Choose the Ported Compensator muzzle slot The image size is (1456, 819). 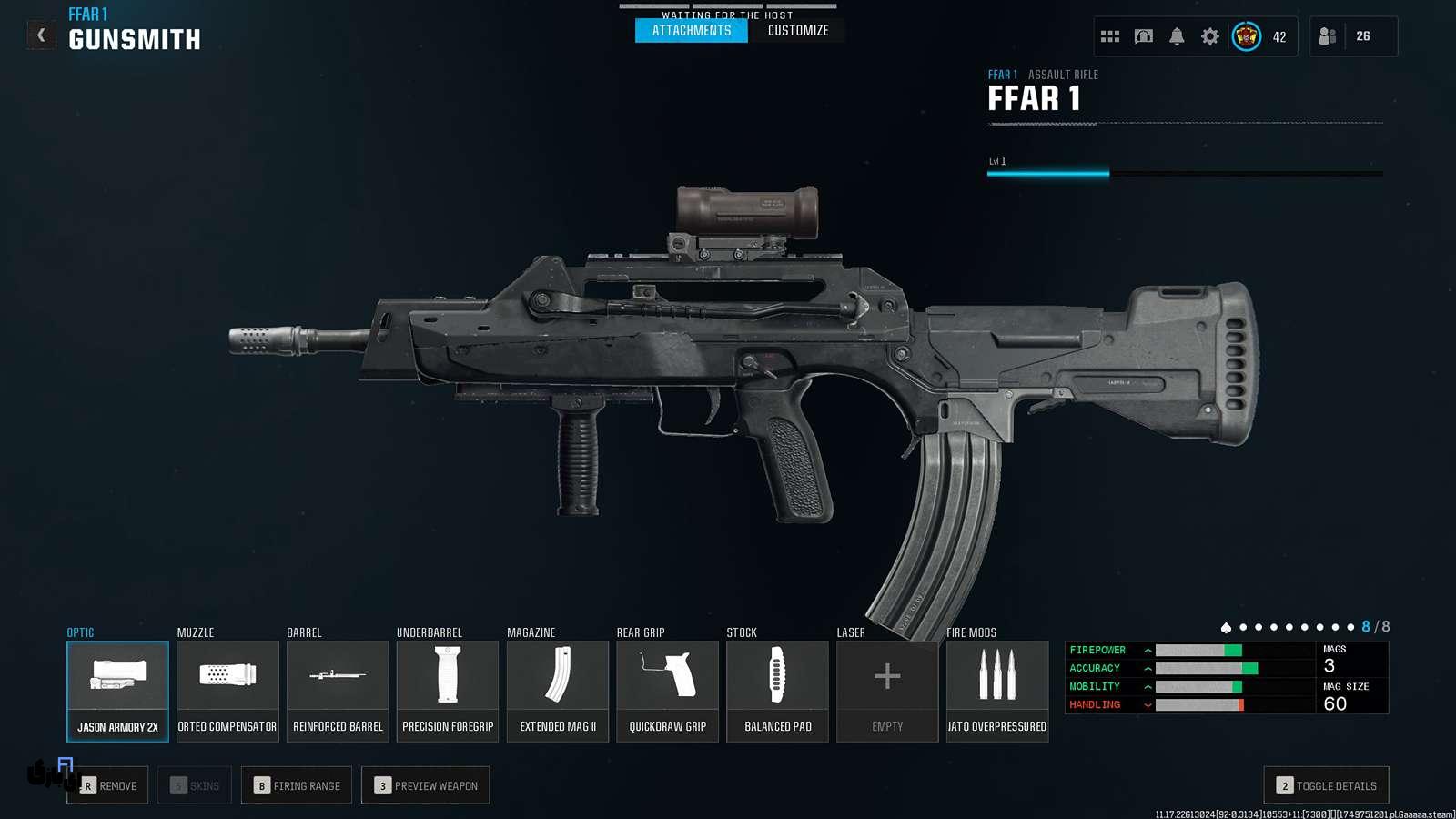227,691
